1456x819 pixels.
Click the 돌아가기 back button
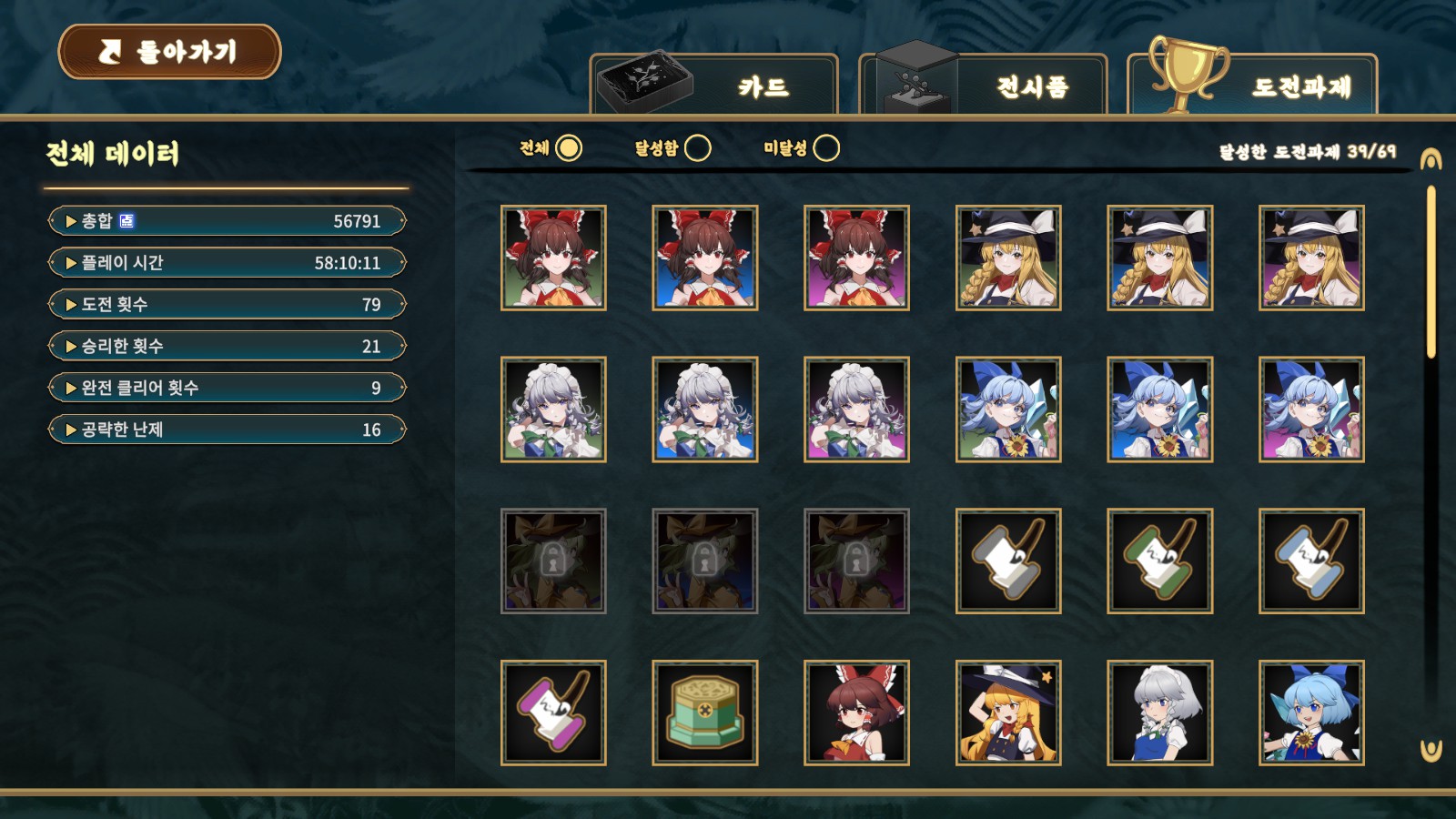click(170, 52)
